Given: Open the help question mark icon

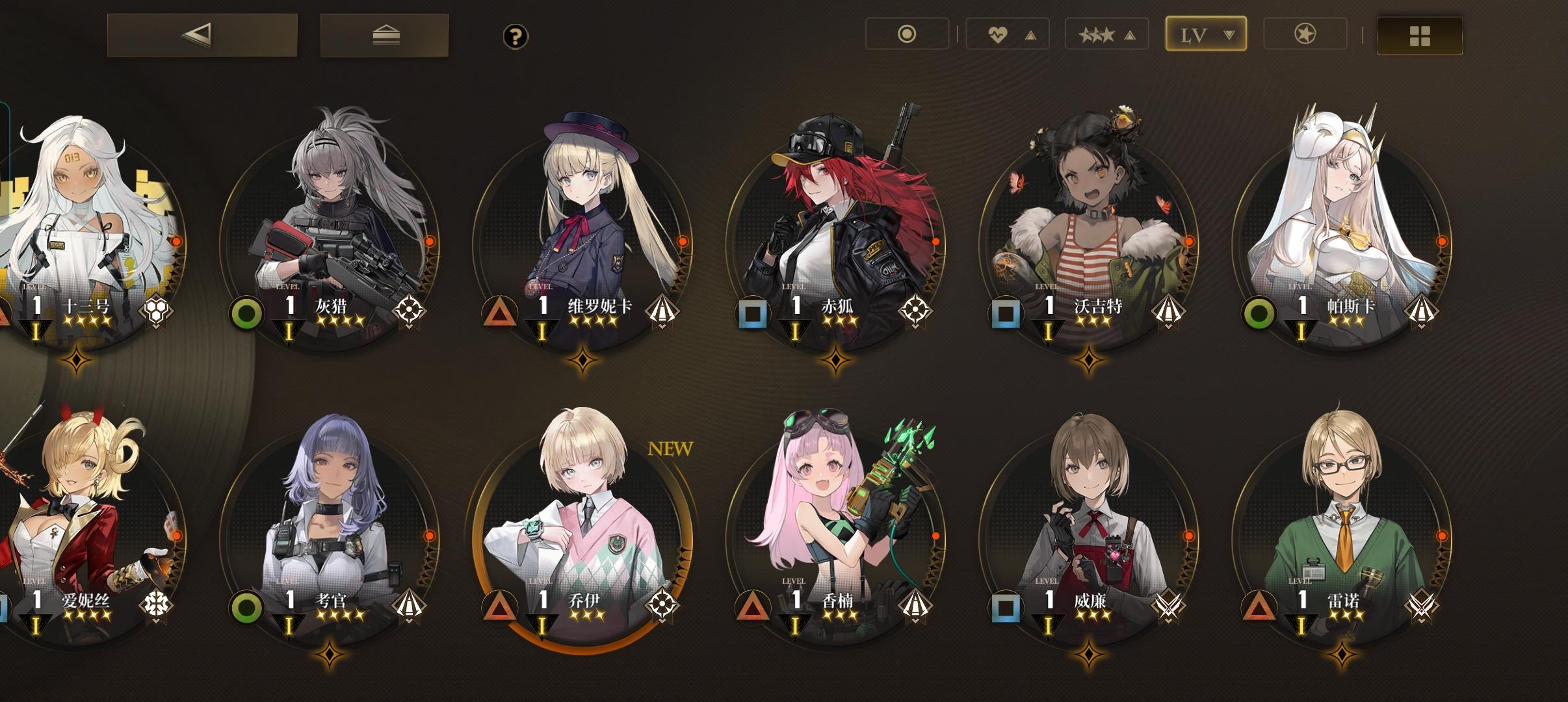Looking at the screenshot, I should click(x=516, y=37).
